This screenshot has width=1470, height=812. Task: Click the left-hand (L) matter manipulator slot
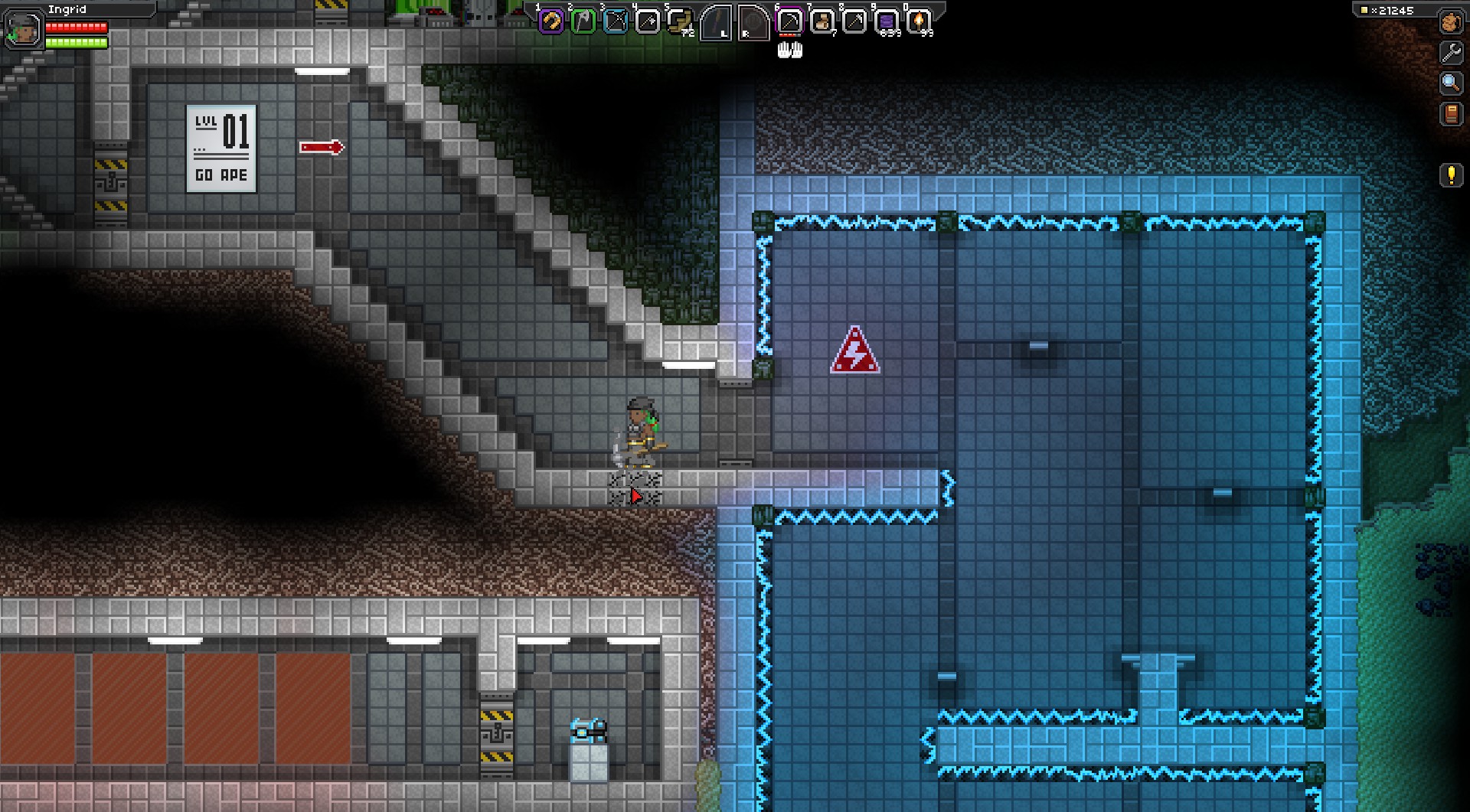(717, 22)
